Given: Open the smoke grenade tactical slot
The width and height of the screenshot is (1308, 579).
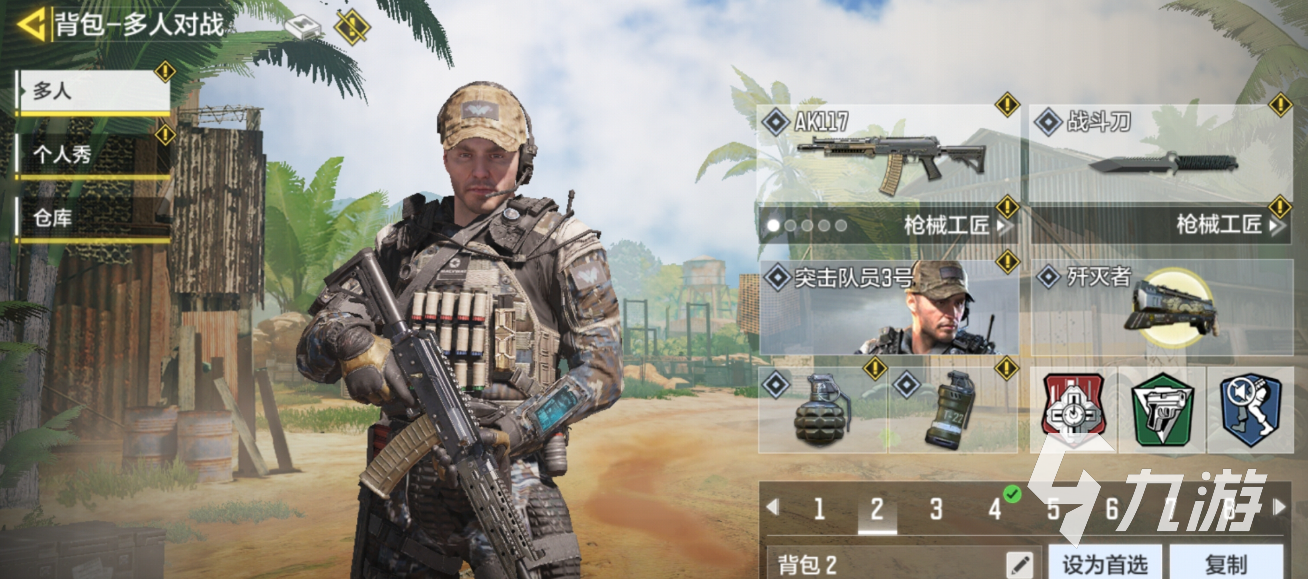Looking at the screenshot, I should click(x=952, y=409).
